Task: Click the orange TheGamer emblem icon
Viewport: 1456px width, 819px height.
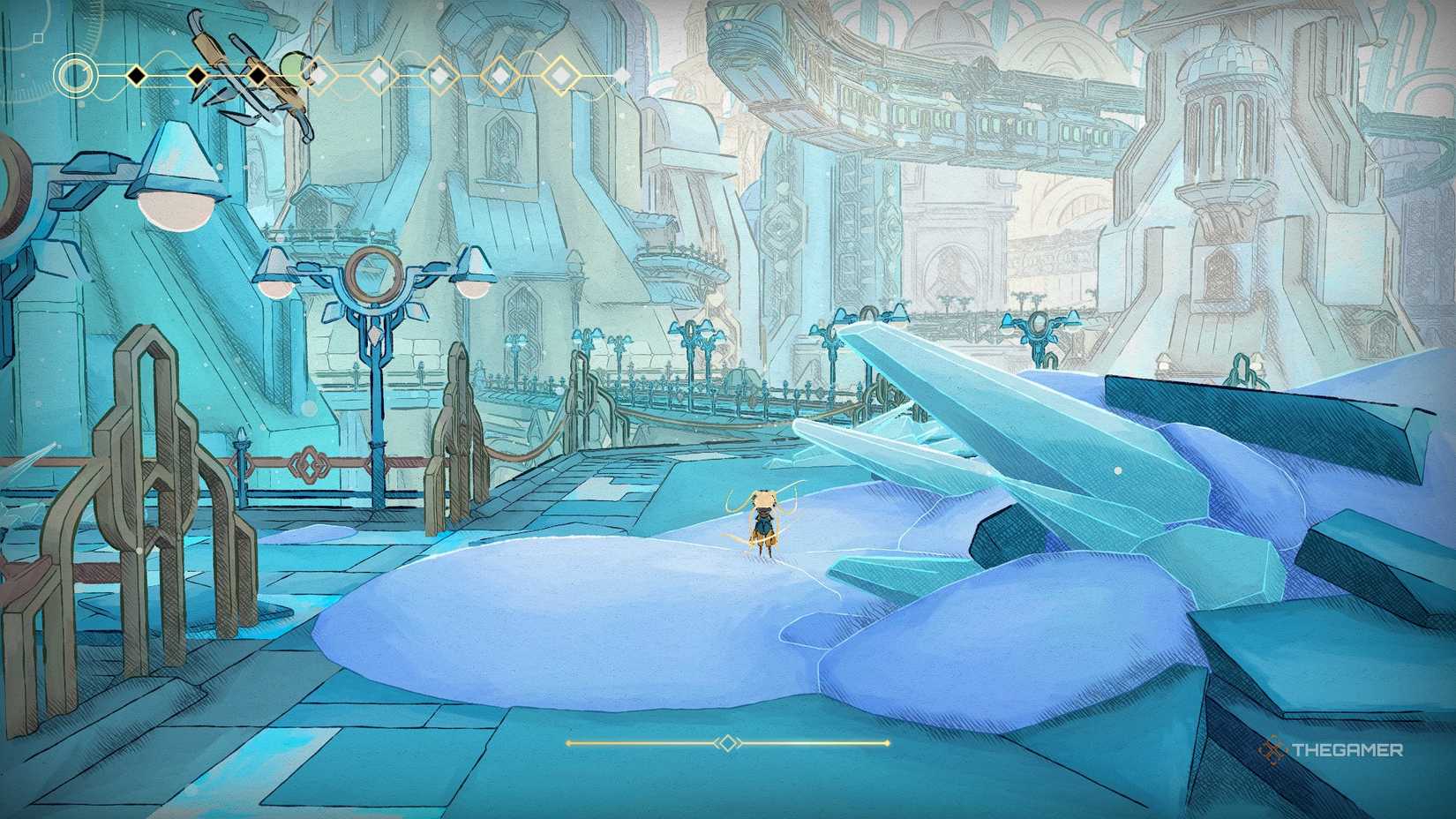Action: [x=1272, y=748]
